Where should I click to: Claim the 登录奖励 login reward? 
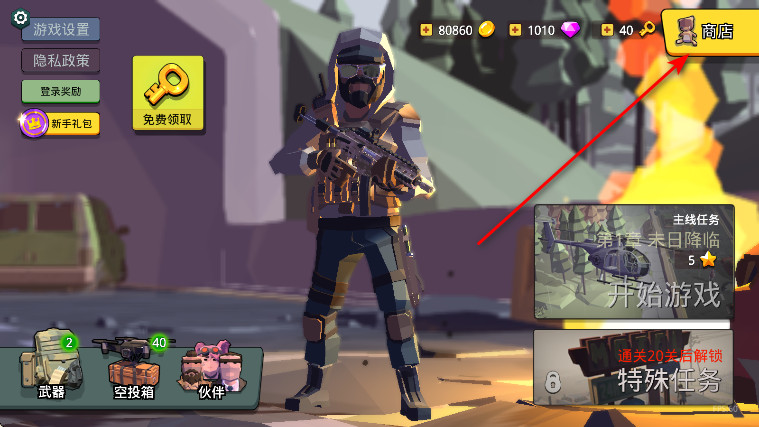[x=61, y=91]
